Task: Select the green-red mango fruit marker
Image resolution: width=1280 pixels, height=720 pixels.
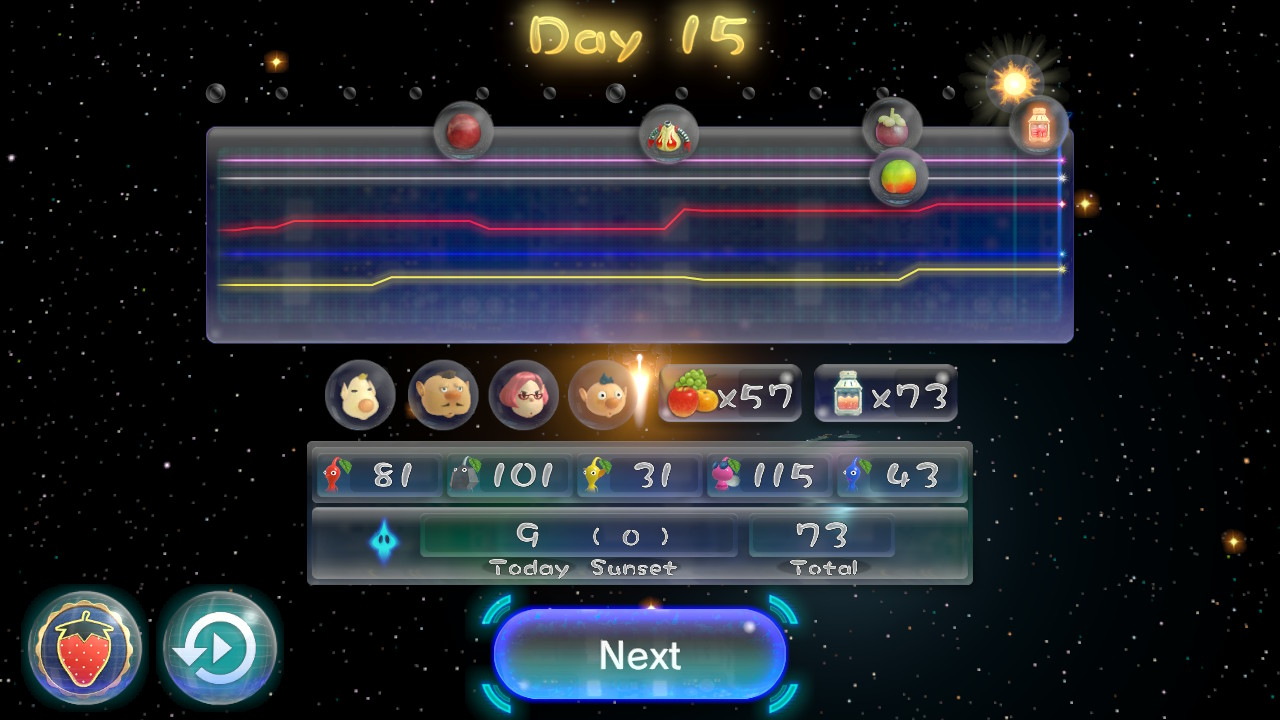Action: click(898, 177)
